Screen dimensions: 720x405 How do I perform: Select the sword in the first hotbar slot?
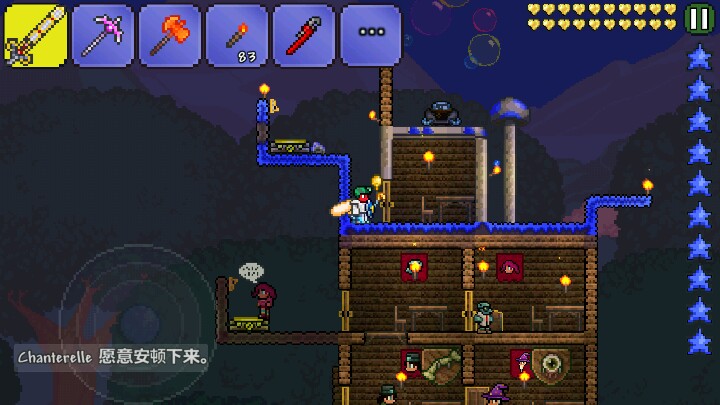35,35
